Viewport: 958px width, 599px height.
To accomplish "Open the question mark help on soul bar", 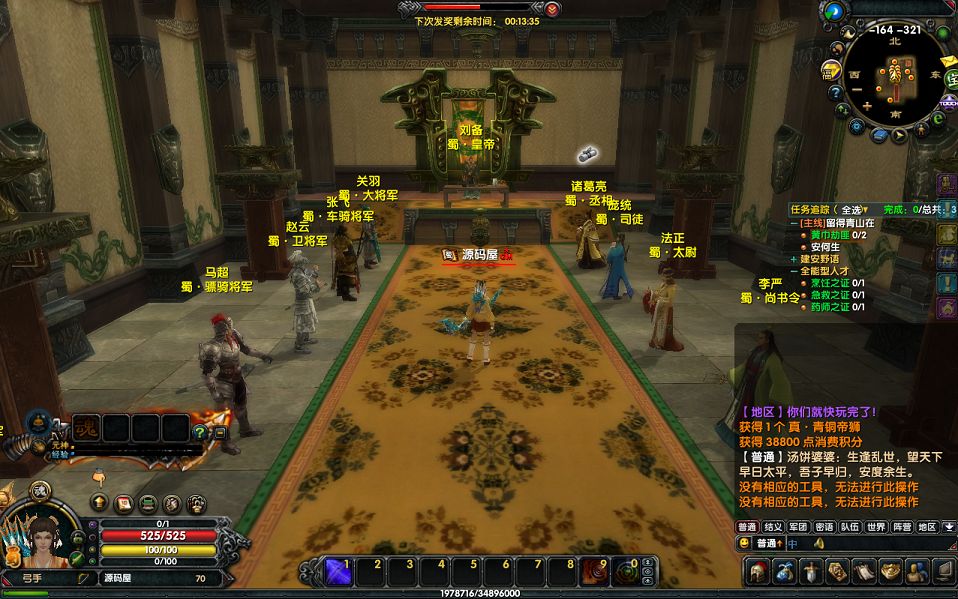I will coord(200,433).
